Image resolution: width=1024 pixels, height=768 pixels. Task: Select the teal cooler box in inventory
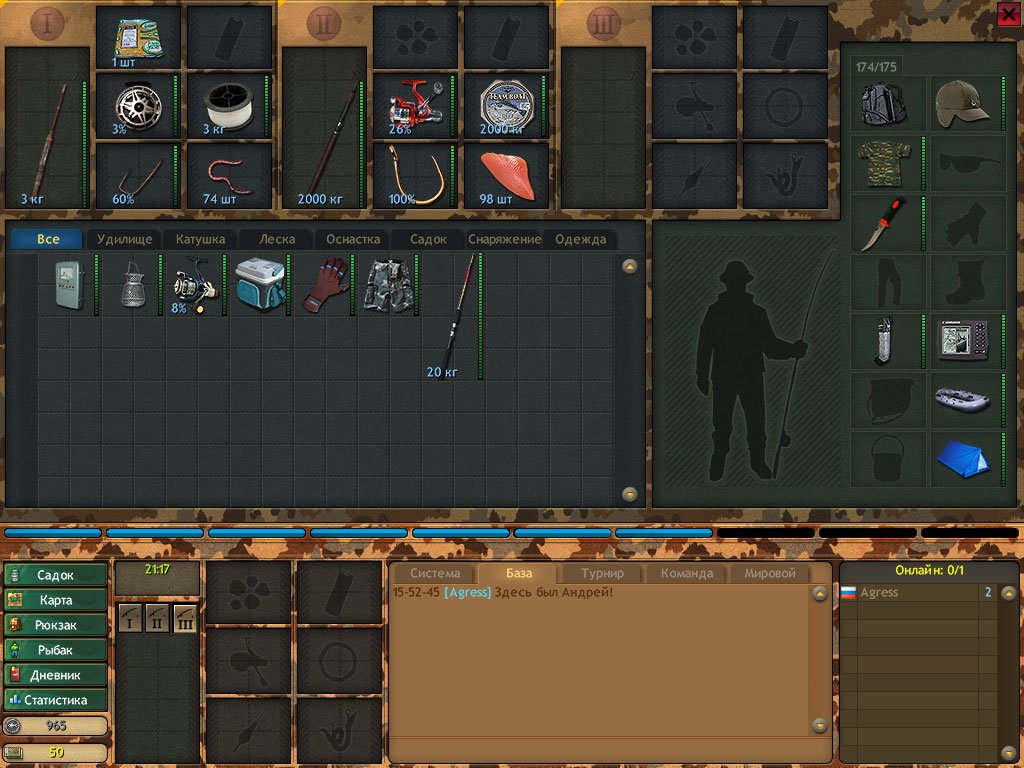[260, 286]
